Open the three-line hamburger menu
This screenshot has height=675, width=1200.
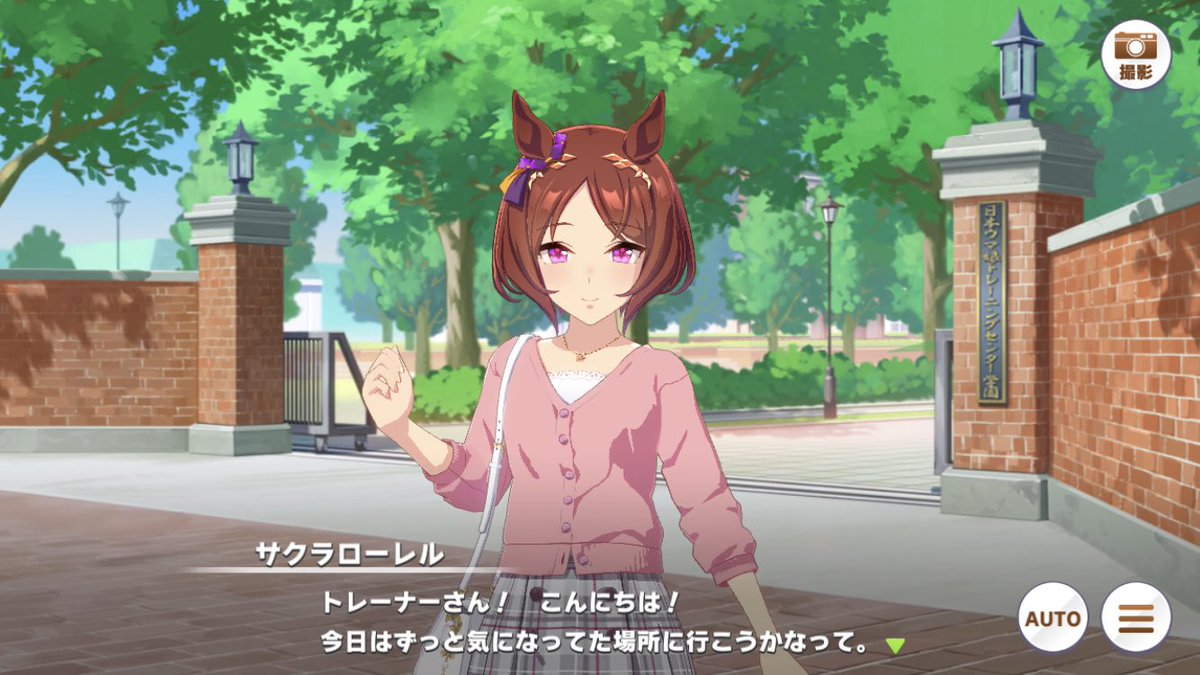click(x=1136, y=617)
